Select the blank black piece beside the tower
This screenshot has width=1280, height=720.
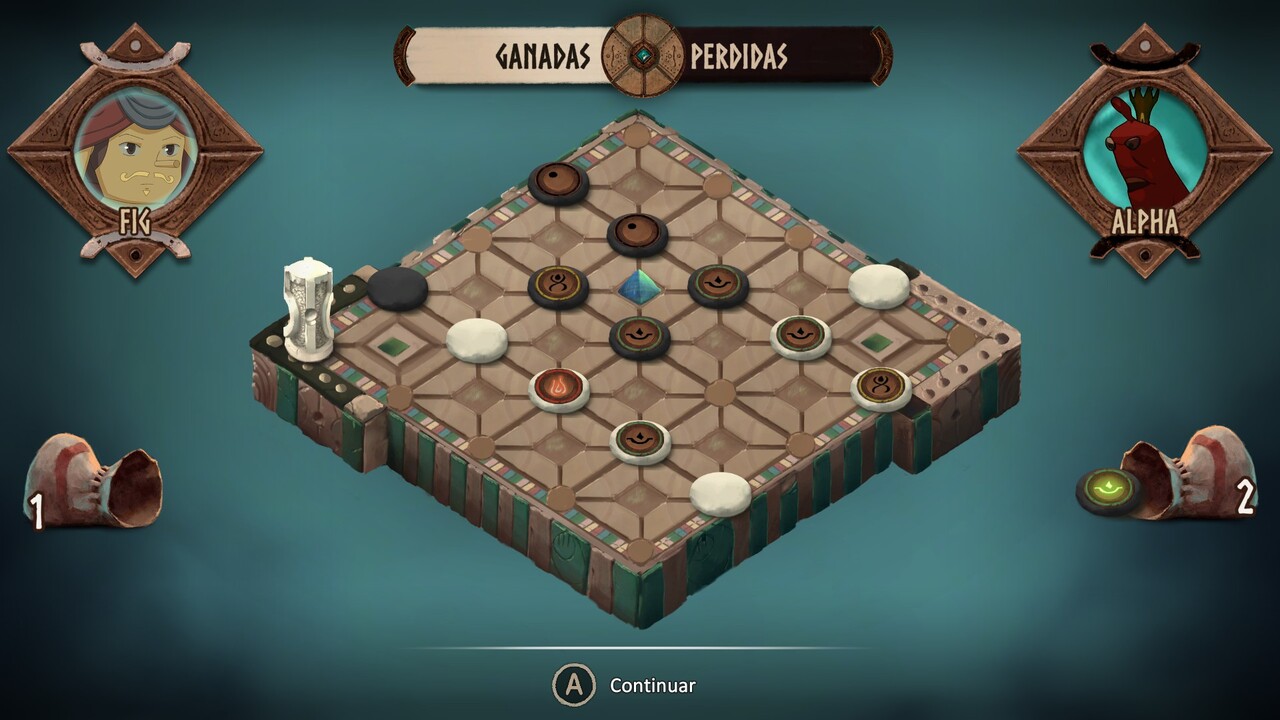pos(397,287)
